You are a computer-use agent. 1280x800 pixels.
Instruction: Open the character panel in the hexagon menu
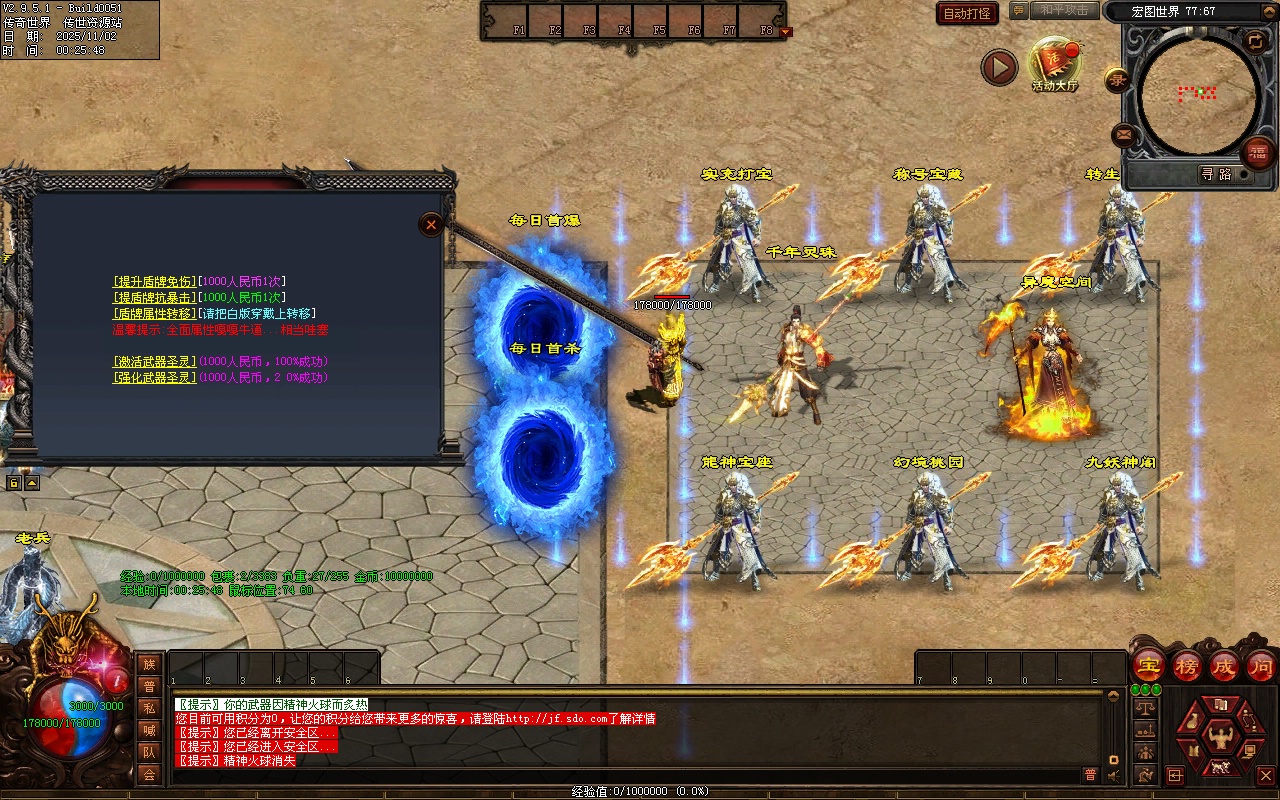click(1218, 740)
